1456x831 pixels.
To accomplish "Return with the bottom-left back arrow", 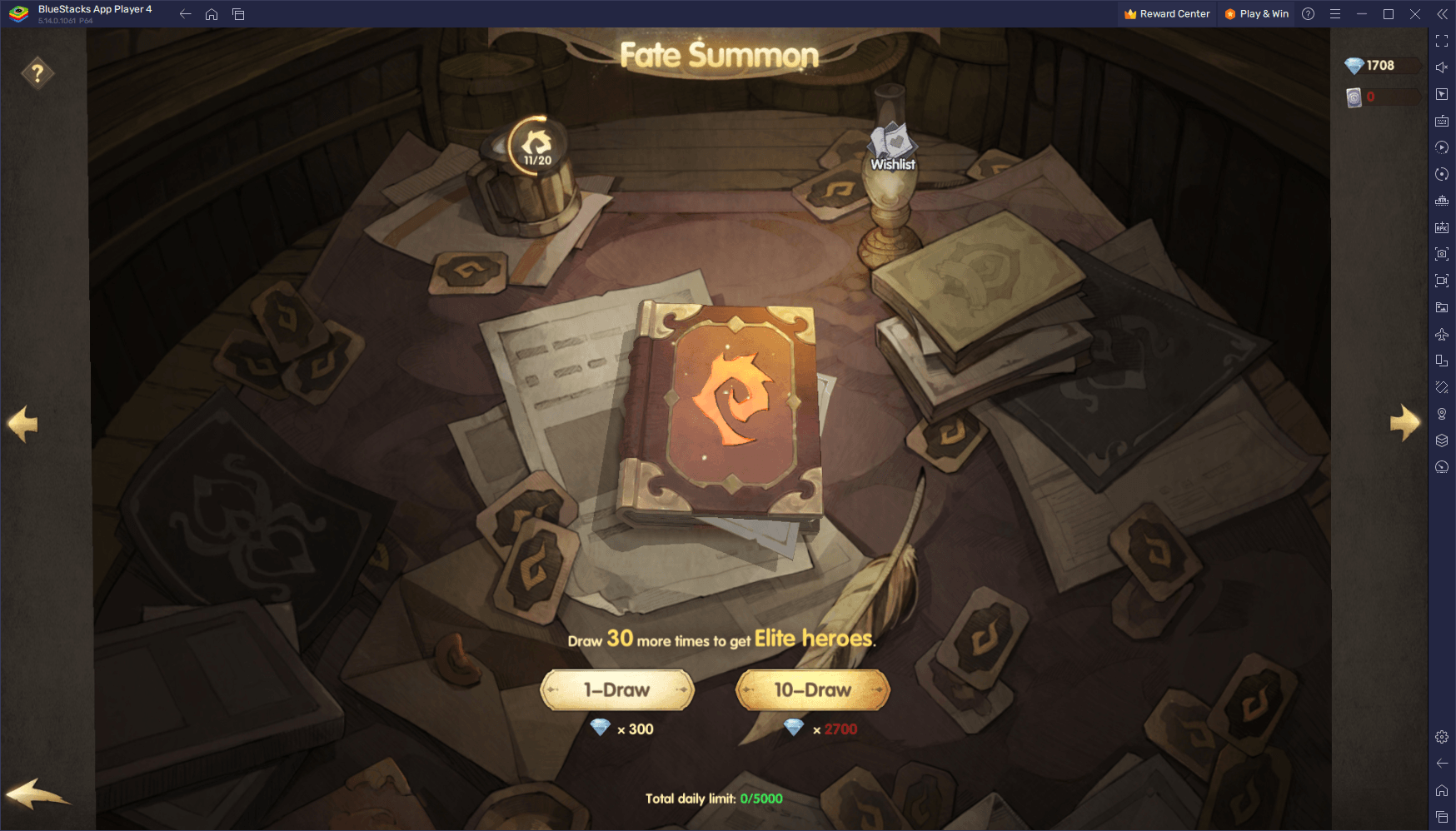I will click(37, 794).
